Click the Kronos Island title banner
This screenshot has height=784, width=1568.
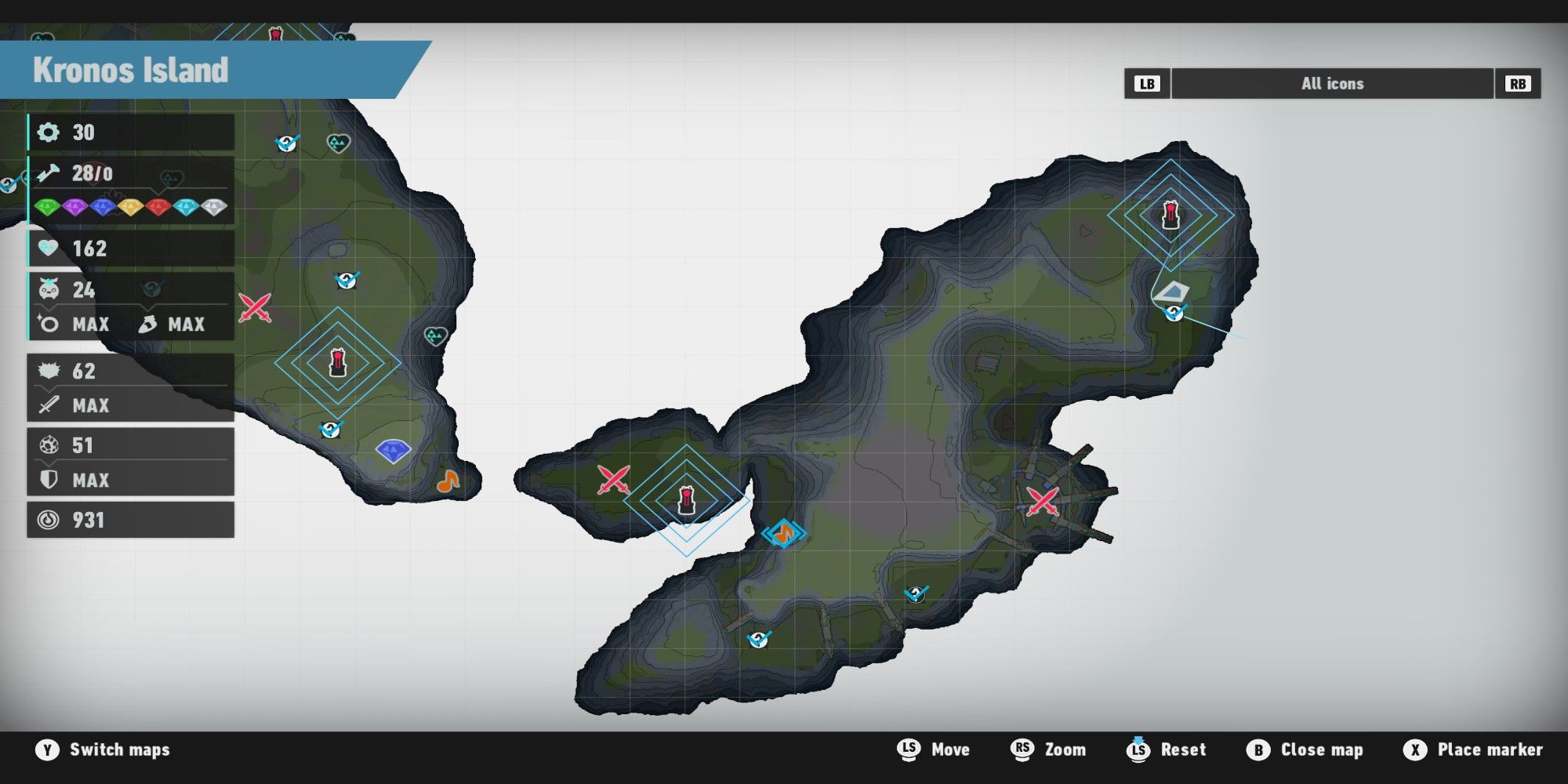[129, 72]
